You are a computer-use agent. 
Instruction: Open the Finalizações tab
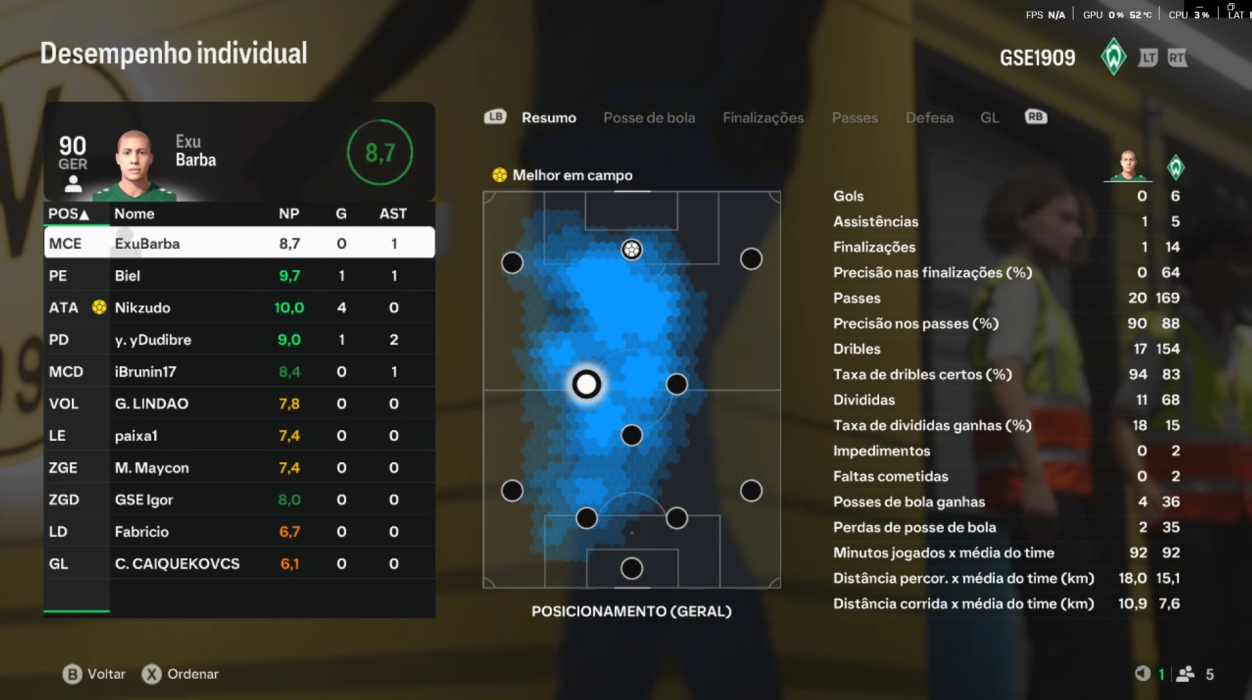tap(763, 118)
